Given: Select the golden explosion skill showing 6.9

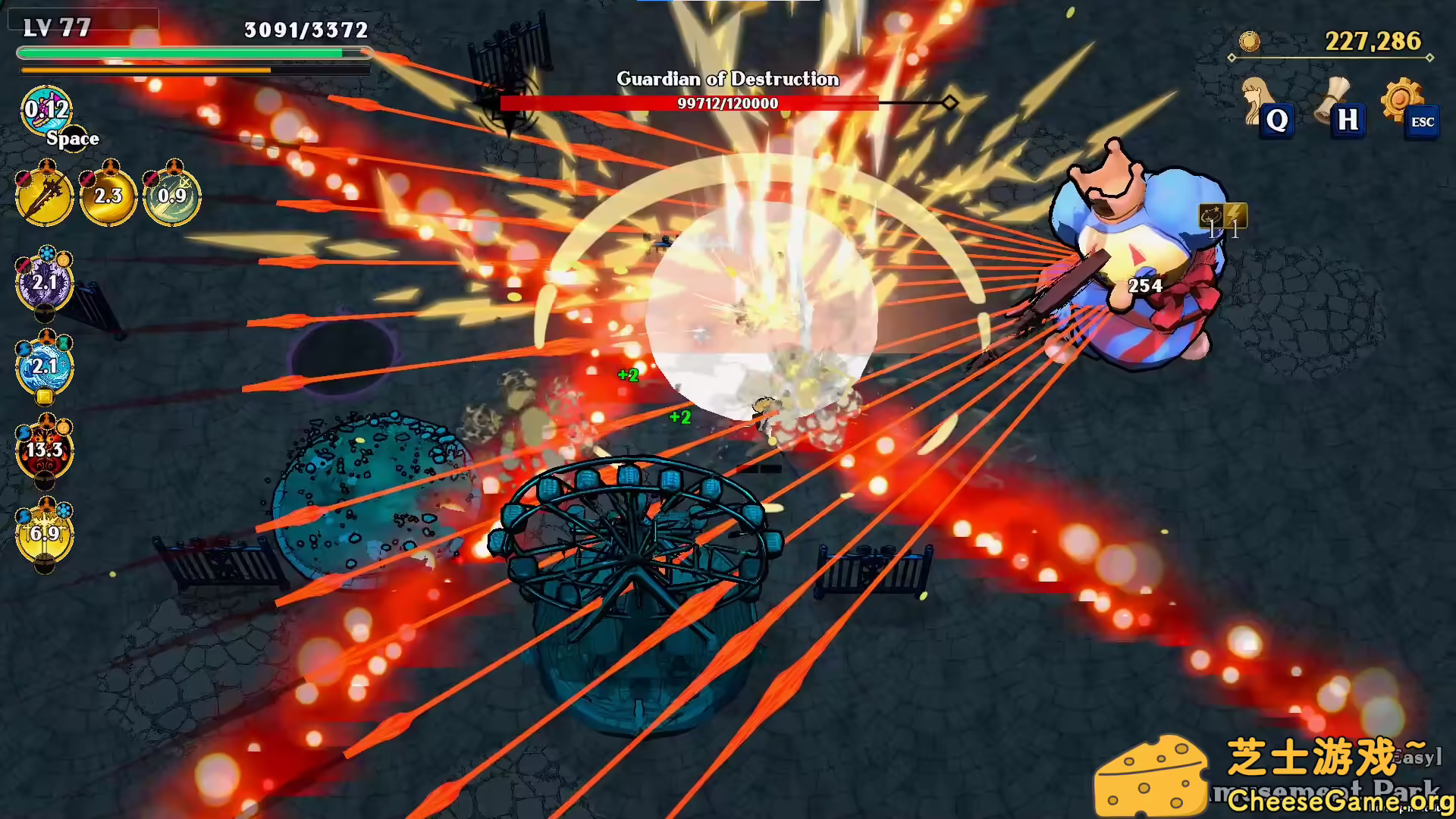Looking at the screenshot, I should 45,533.
